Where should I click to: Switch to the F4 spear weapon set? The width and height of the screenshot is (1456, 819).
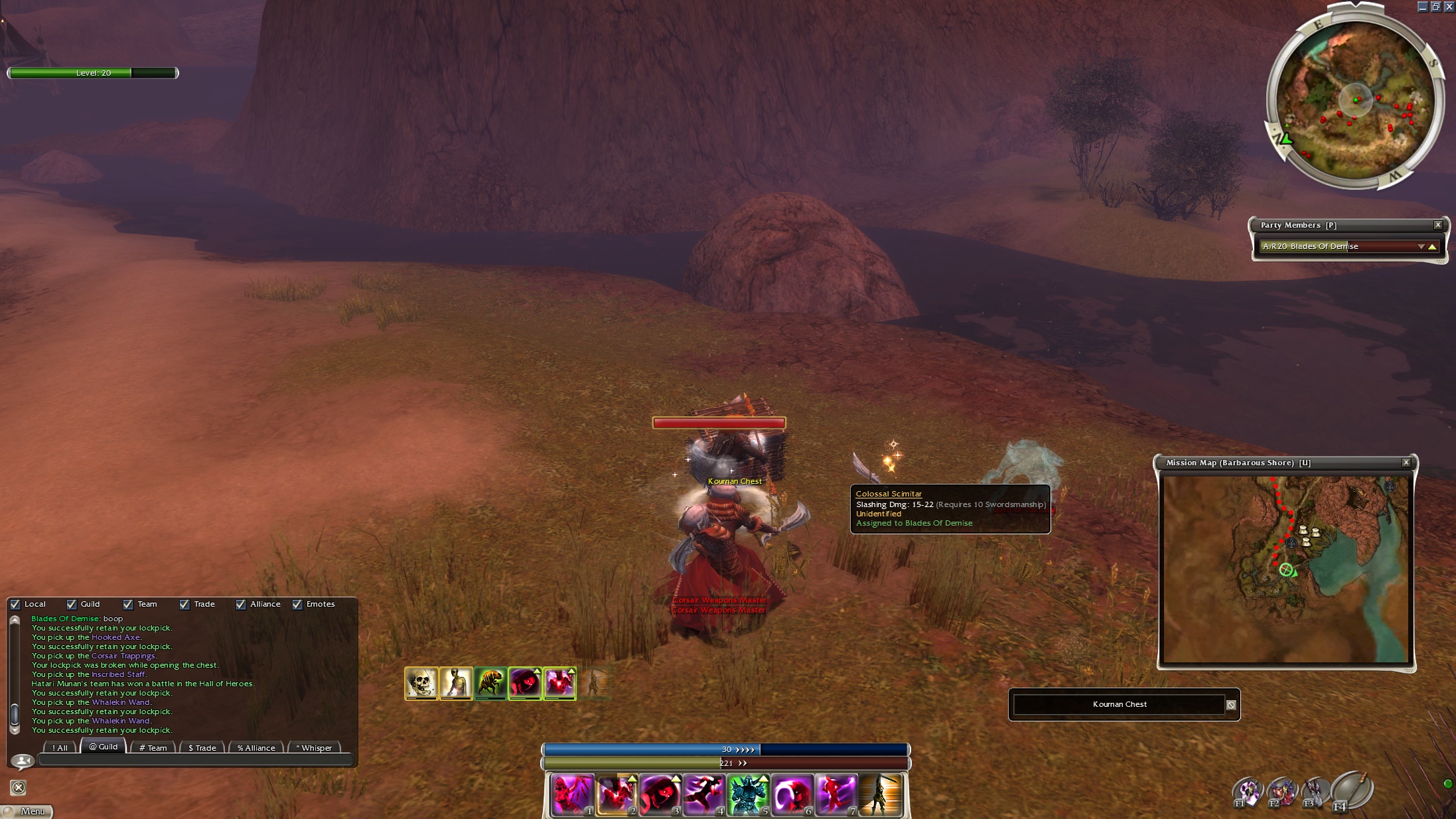coord(1351,790)
